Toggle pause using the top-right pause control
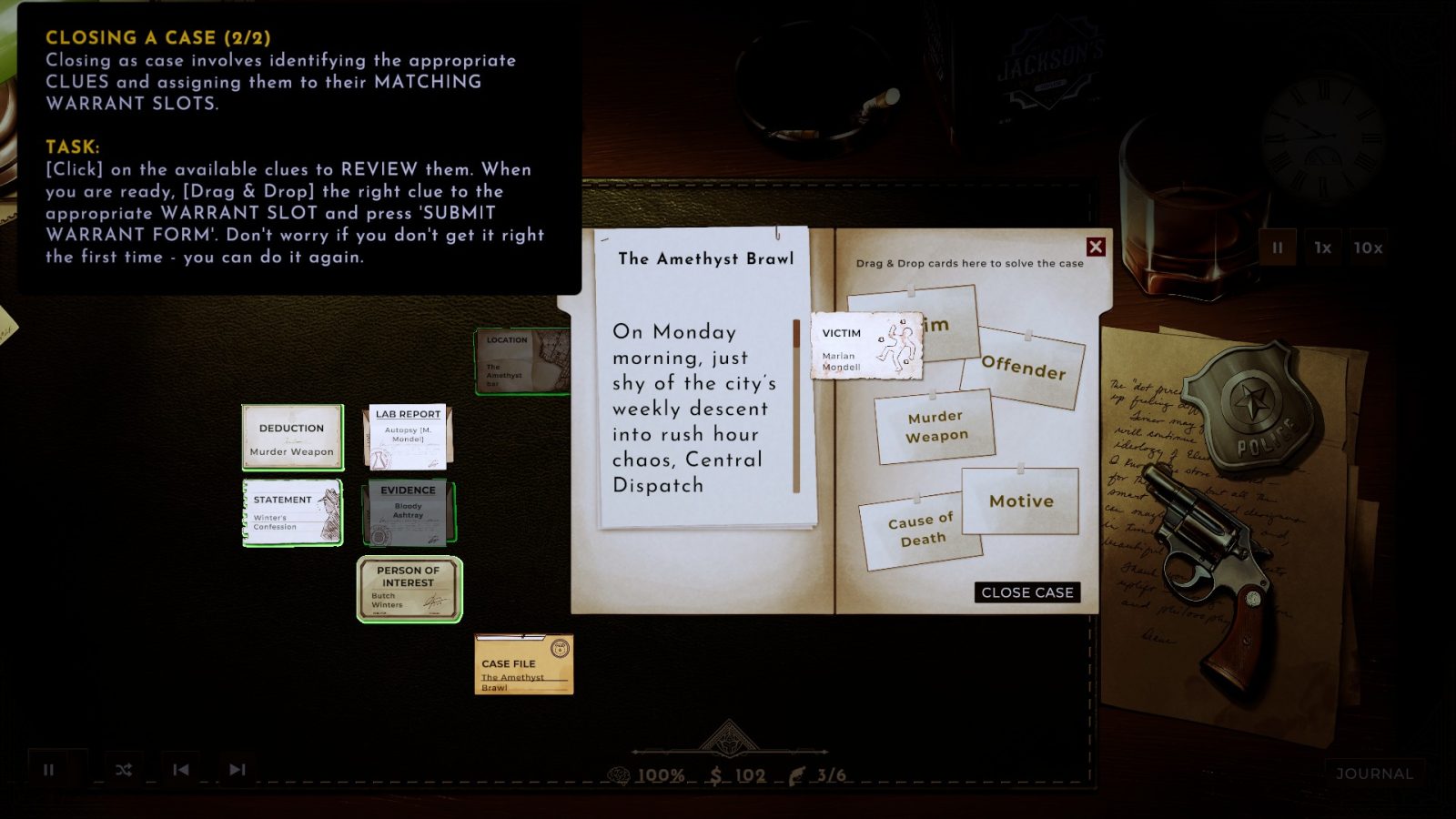This screenshot has width=1456, height=819. click(1278, 248)
